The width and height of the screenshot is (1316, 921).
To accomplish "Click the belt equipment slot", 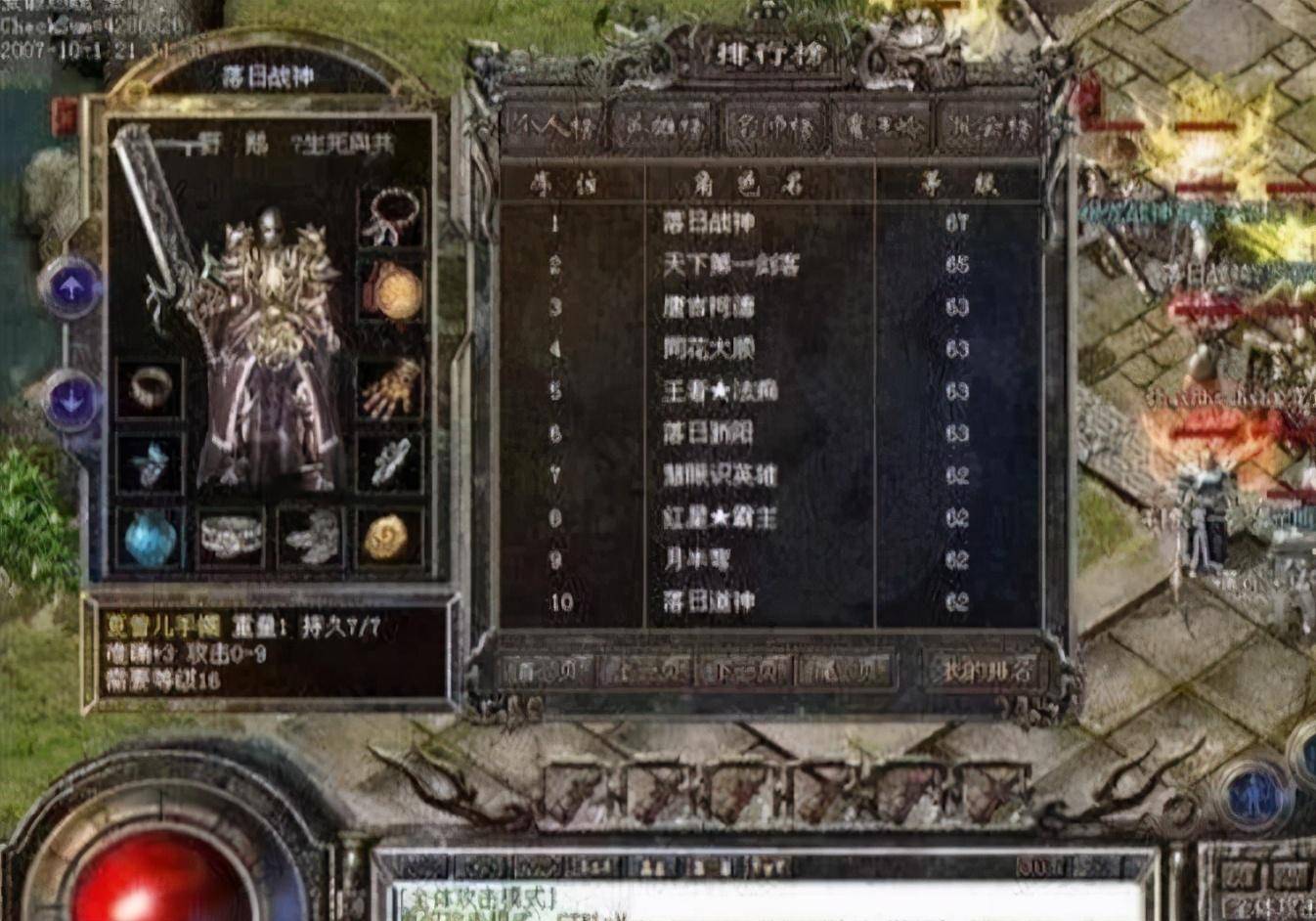I will [x=230, y=537].
